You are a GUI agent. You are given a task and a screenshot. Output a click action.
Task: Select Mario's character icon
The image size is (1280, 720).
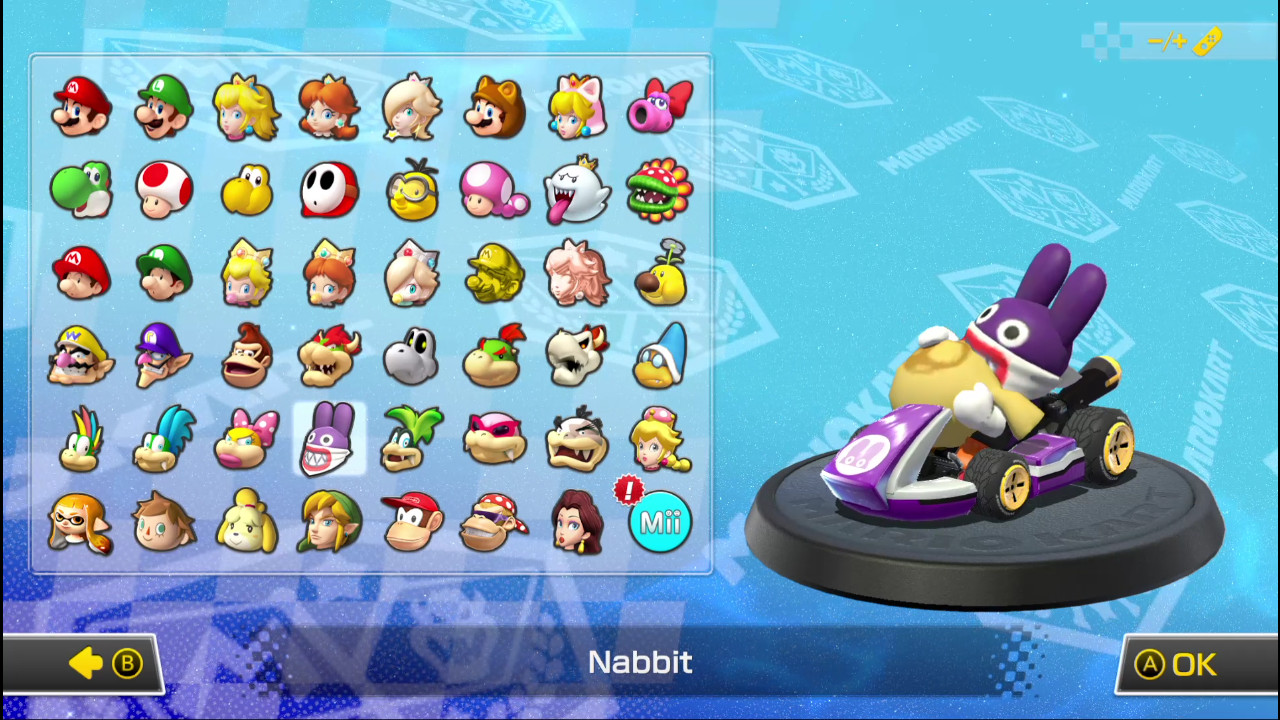(x=80, y=107)
